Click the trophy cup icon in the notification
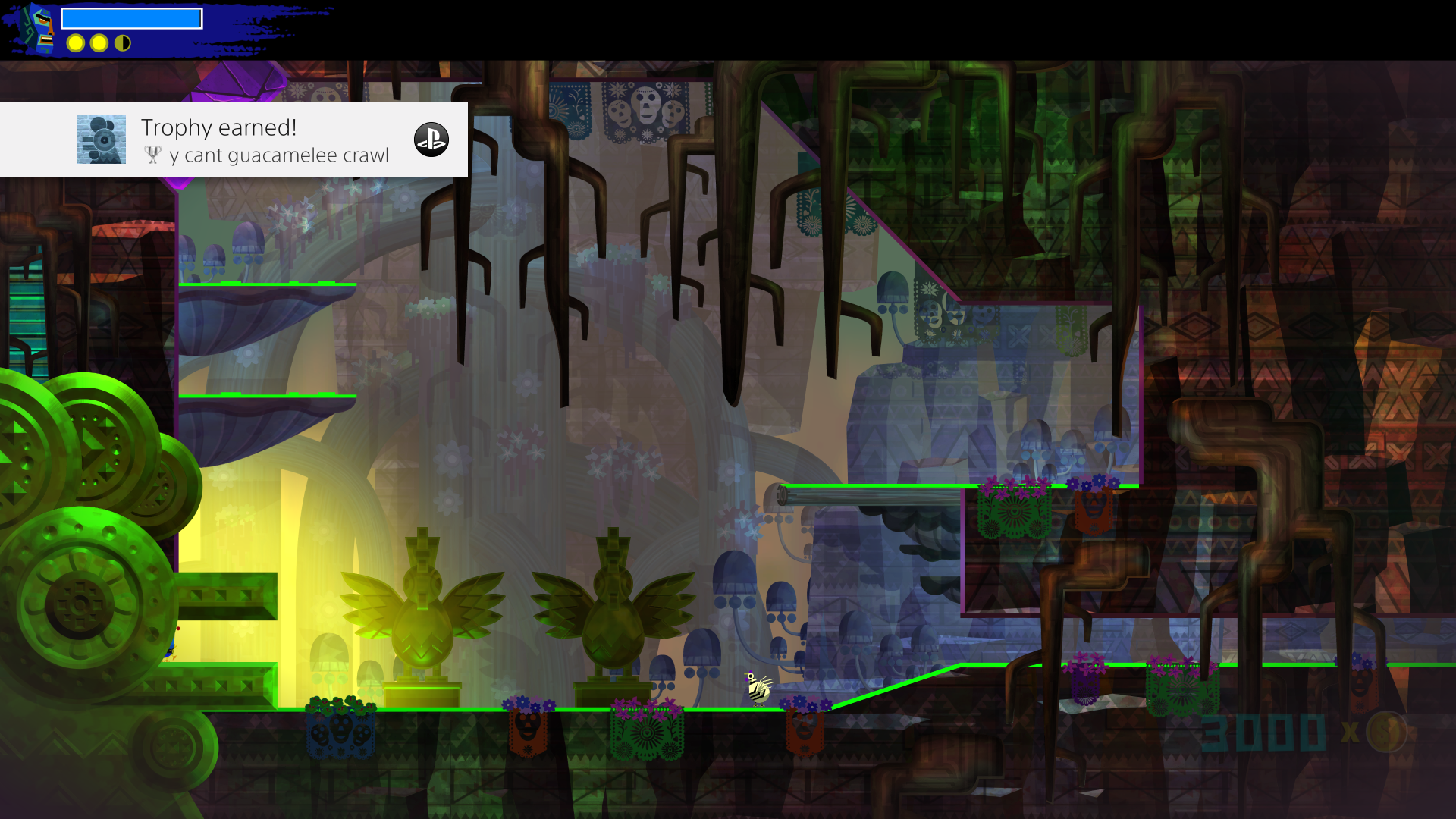The width and height of the screenshot is (1456, 819). 154,155
